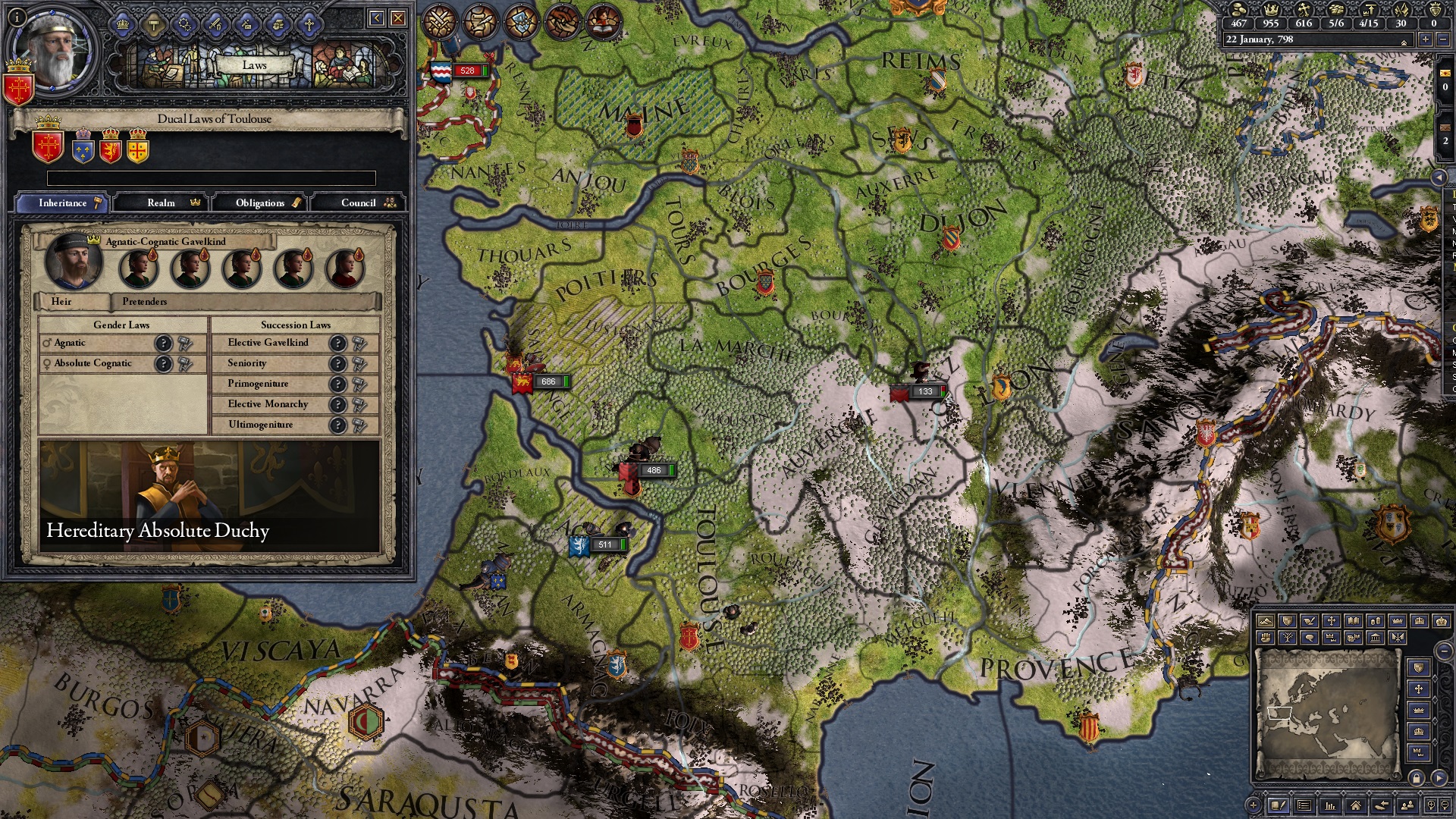Viewport: 1456px width, 819px height.
Task: Increase game speed with the plus control
Action: pos(1425,39)
